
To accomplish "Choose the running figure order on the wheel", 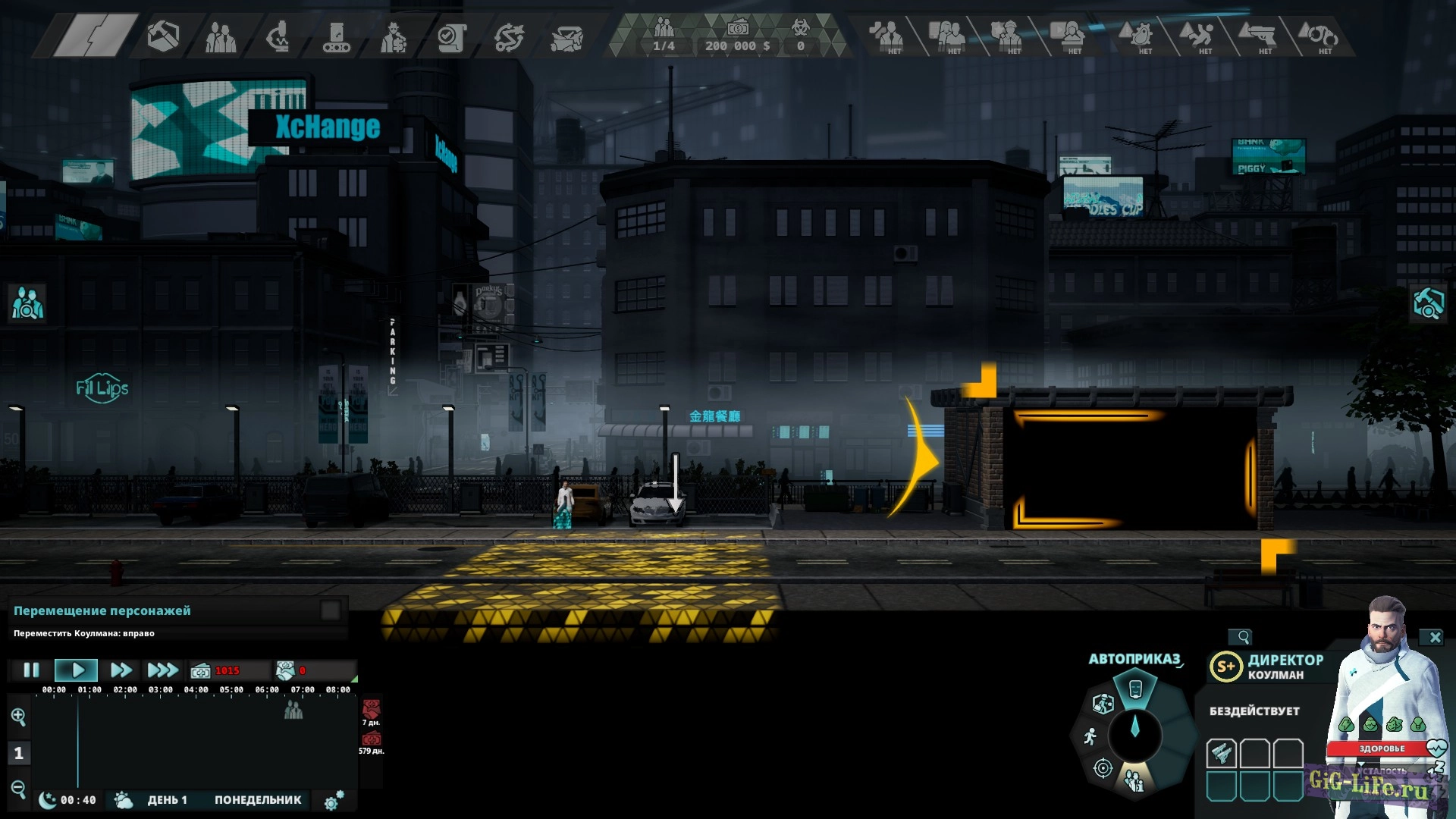I will [x=1090, y=736].
